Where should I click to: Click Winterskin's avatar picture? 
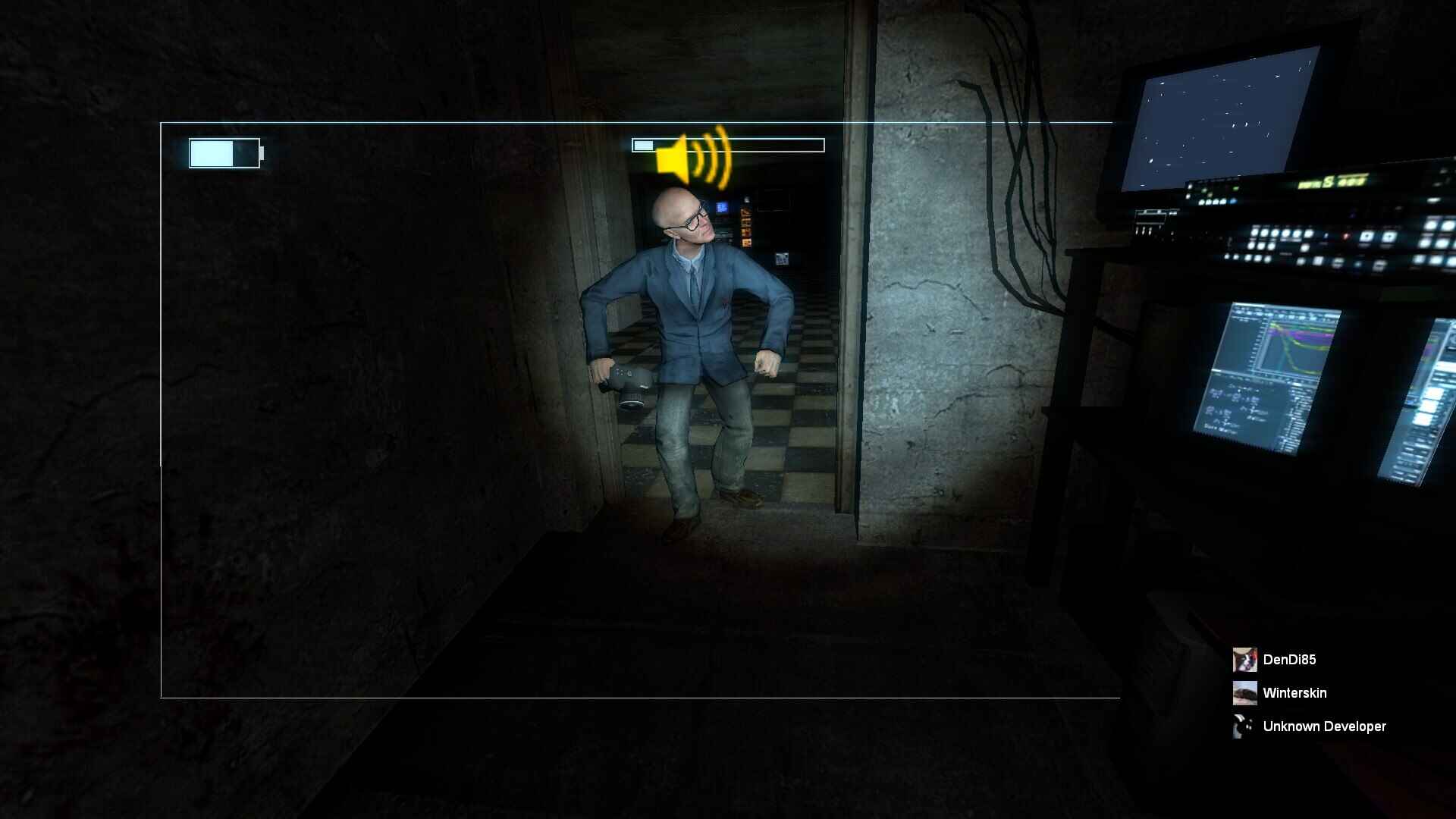coord(1244,692)
